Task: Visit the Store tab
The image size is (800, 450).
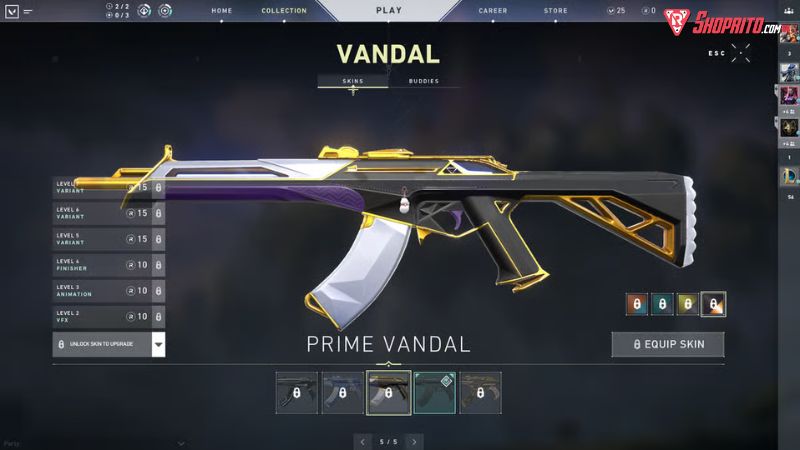Action: [x=555, y=11]
